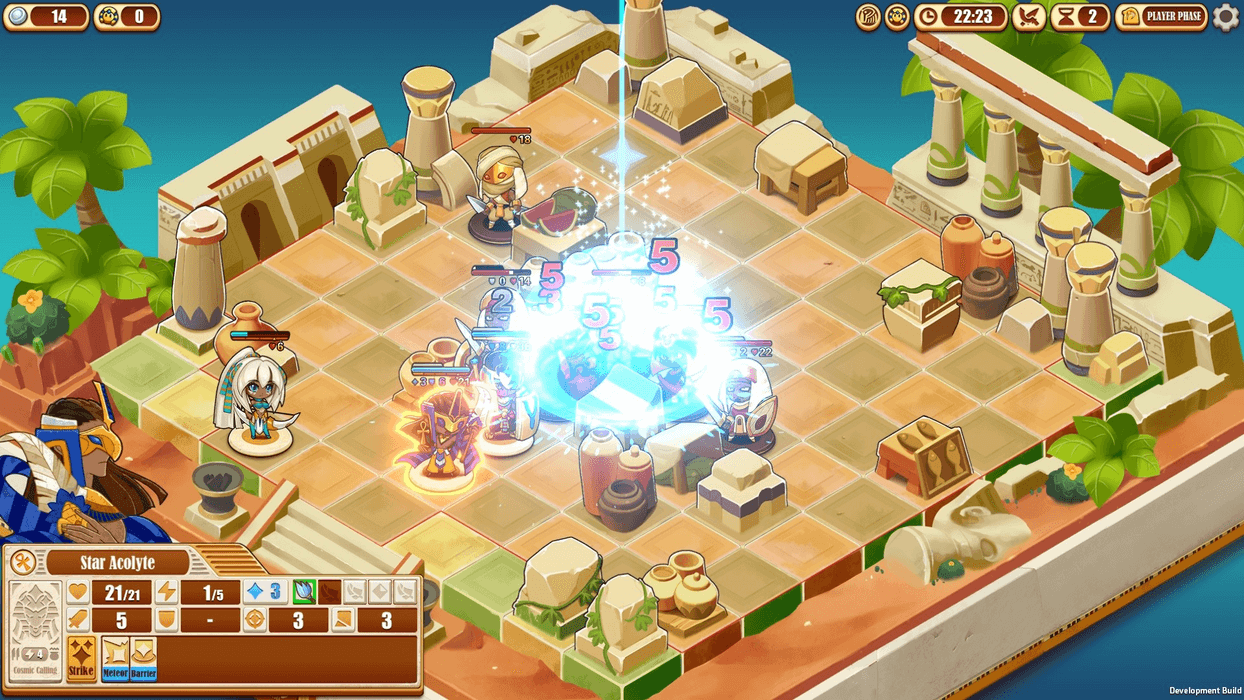1244x700 pixels.
Task: Choose the Barrier skill
Action: 143,658
